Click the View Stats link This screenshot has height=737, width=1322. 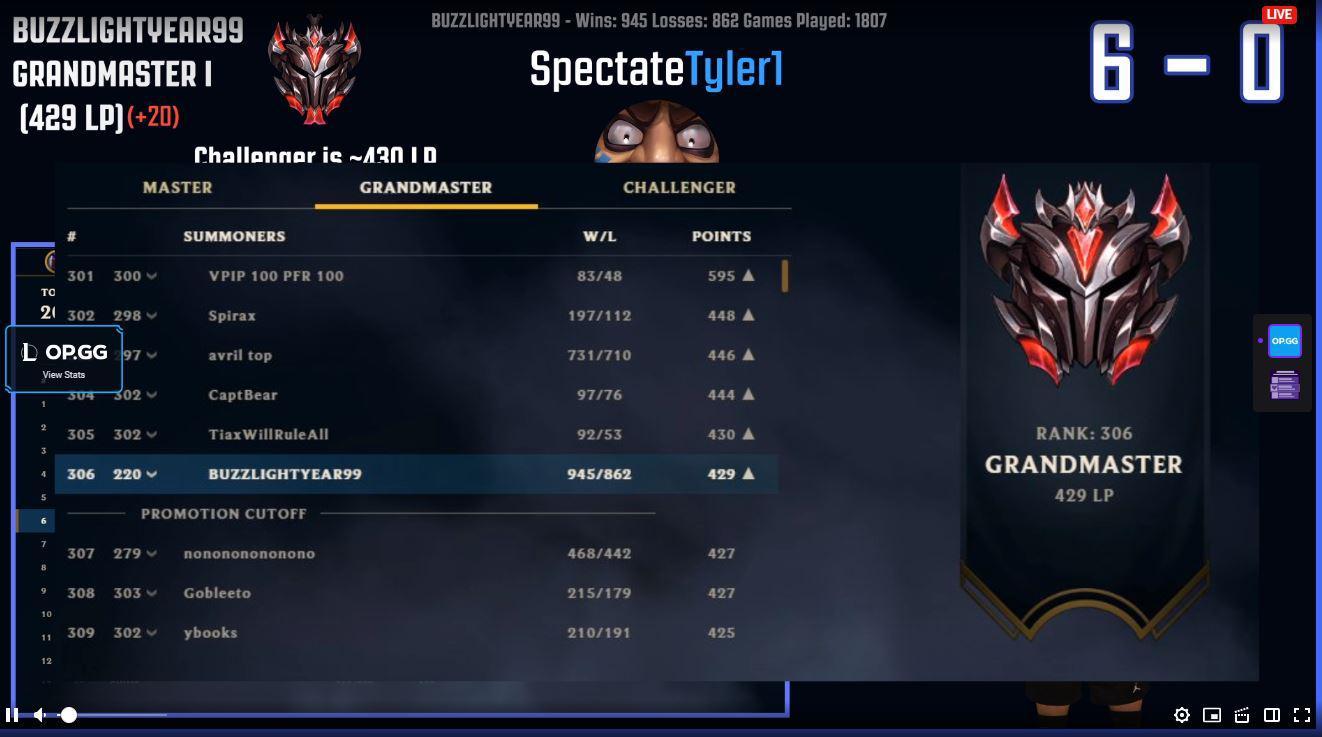(x=64, y=374)
